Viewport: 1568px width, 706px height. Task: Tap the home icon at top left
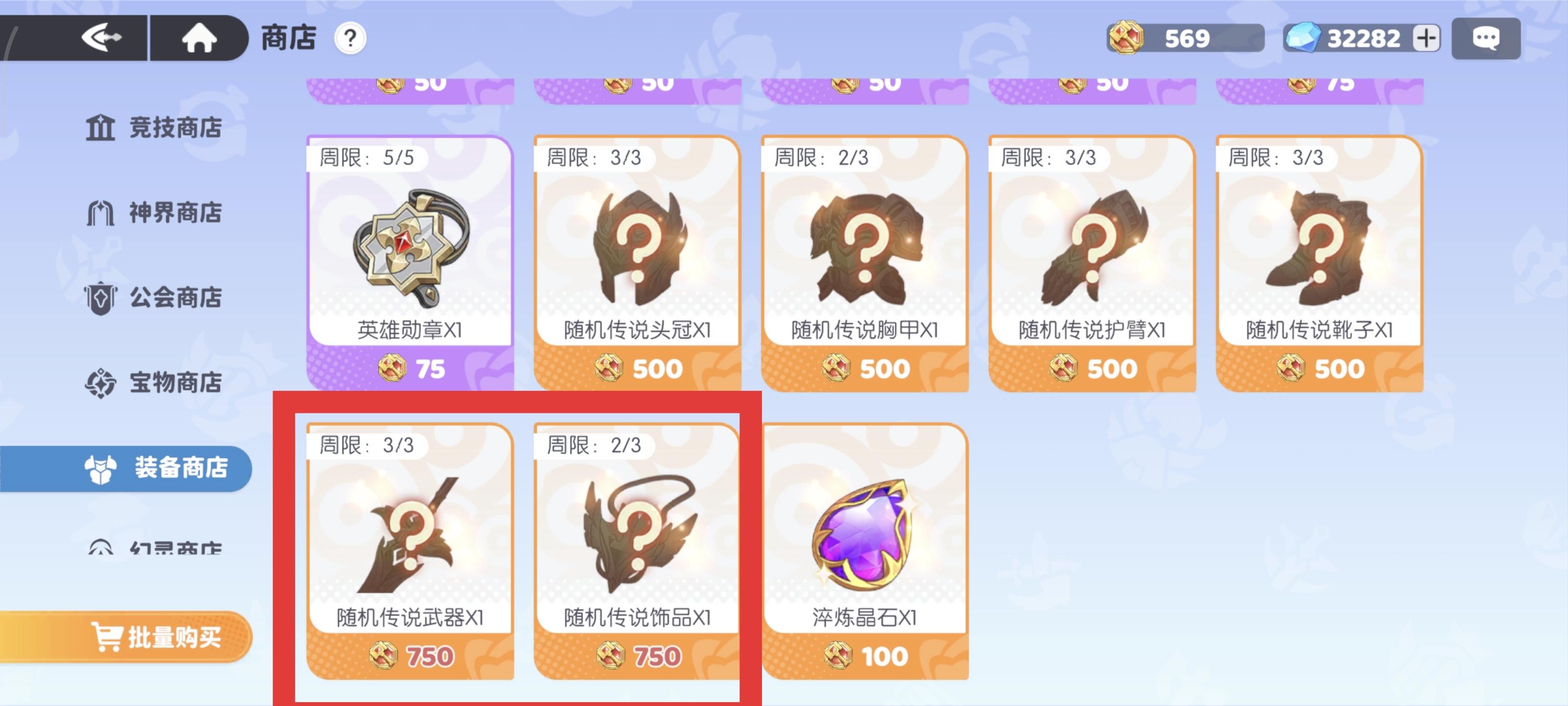[x=198, y=38]
